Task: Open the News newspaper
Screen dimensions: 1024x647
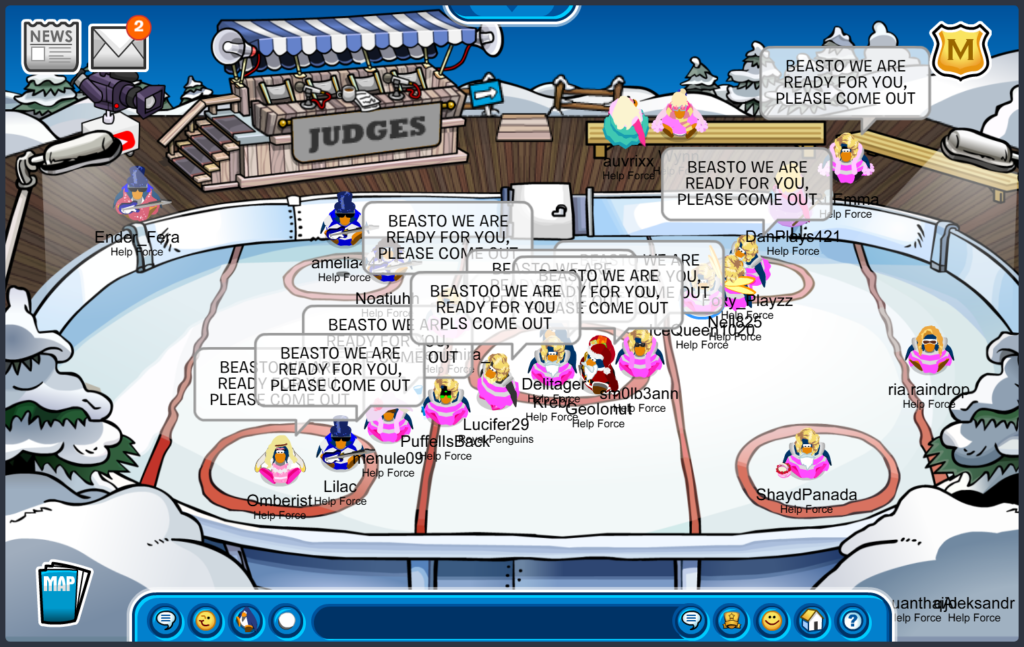Action: tap(51, 45)
